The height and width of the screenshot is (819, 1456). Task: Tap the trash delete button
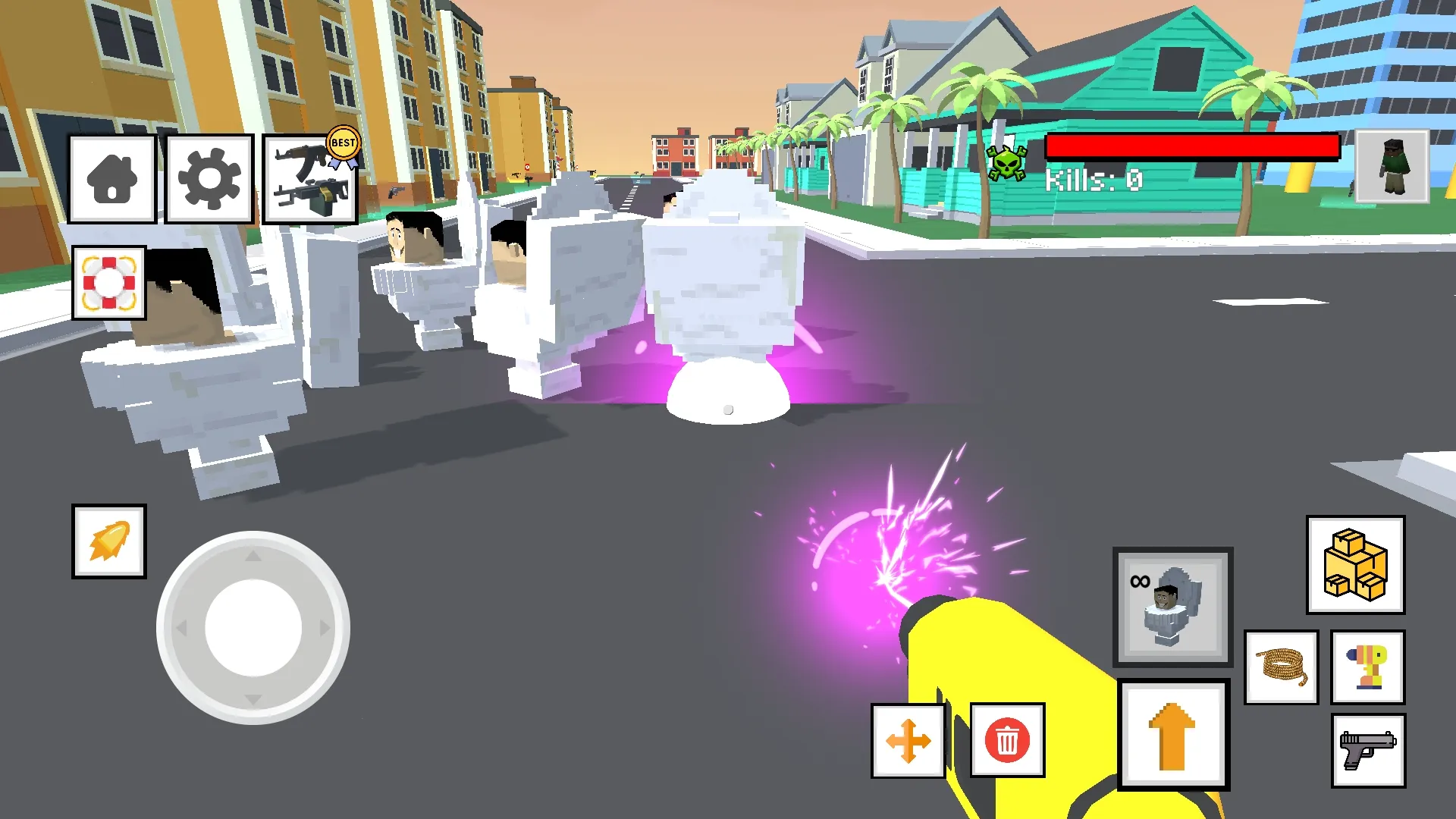(1006, 741)
